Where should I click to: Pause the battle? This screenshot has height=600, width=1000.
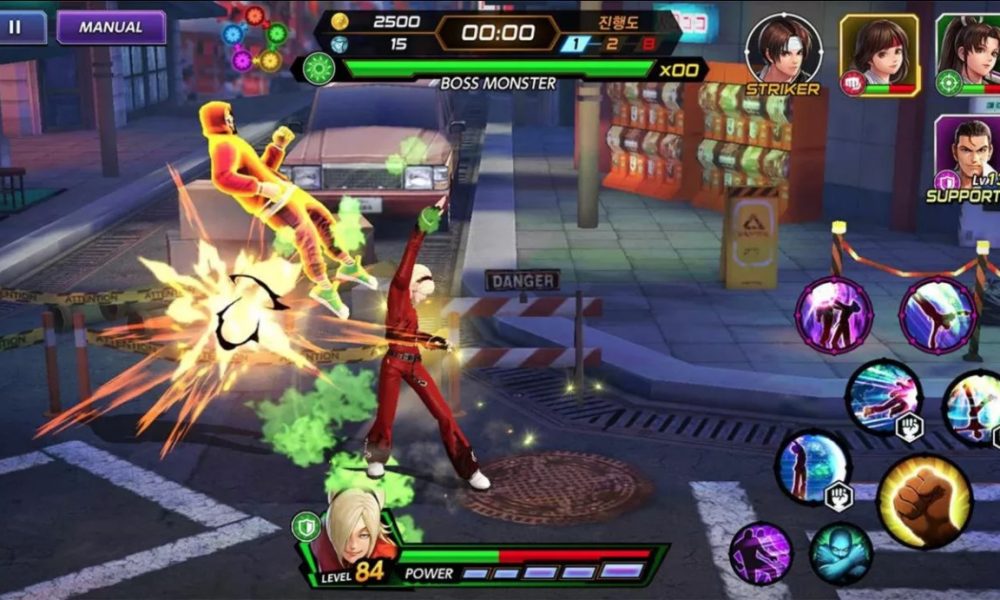pyautogui.click(x=17, y=27)
